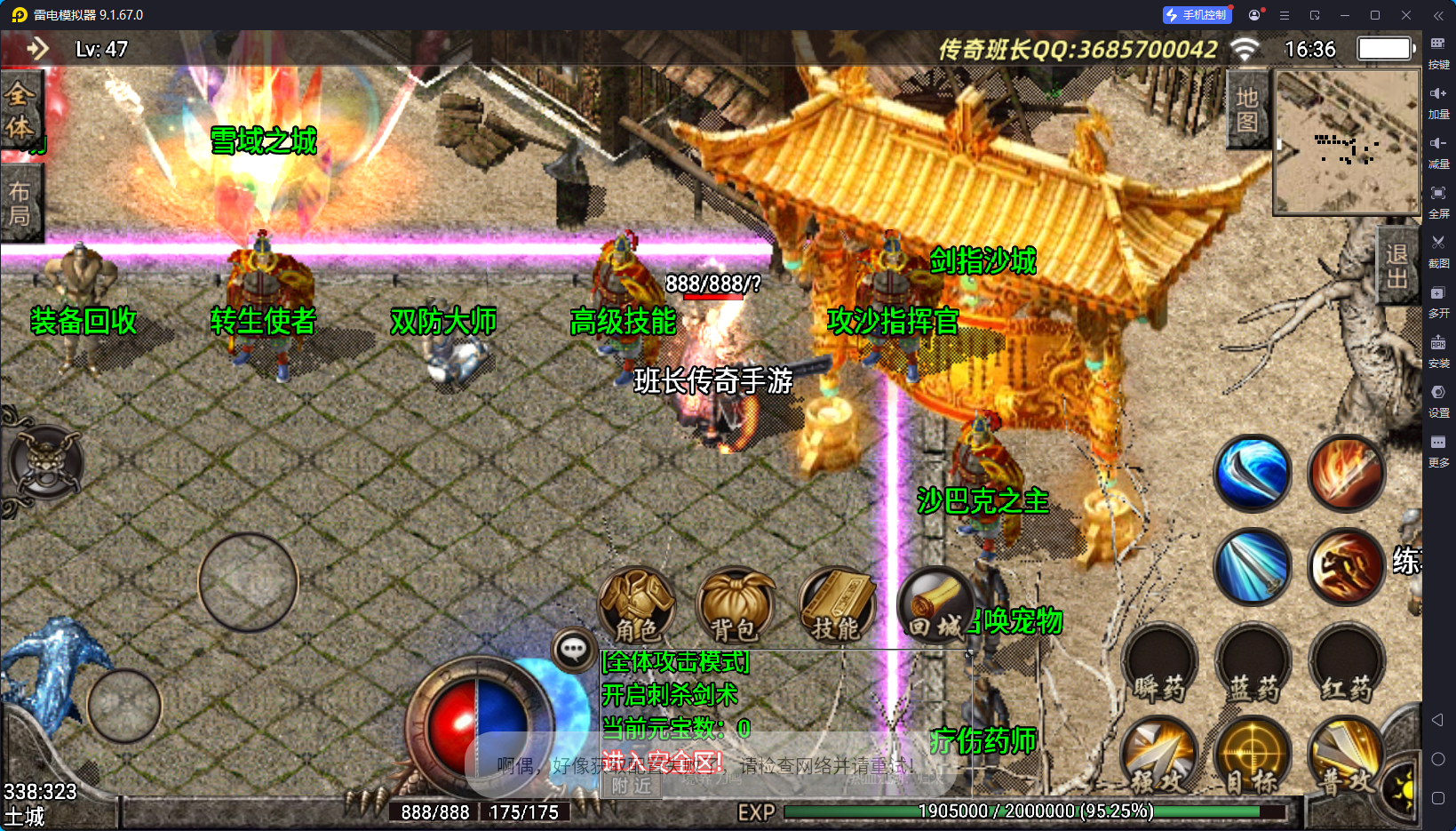Tap the 退出 exit button
This screenshot has width=1456, height=831.
pos(1396,266)
